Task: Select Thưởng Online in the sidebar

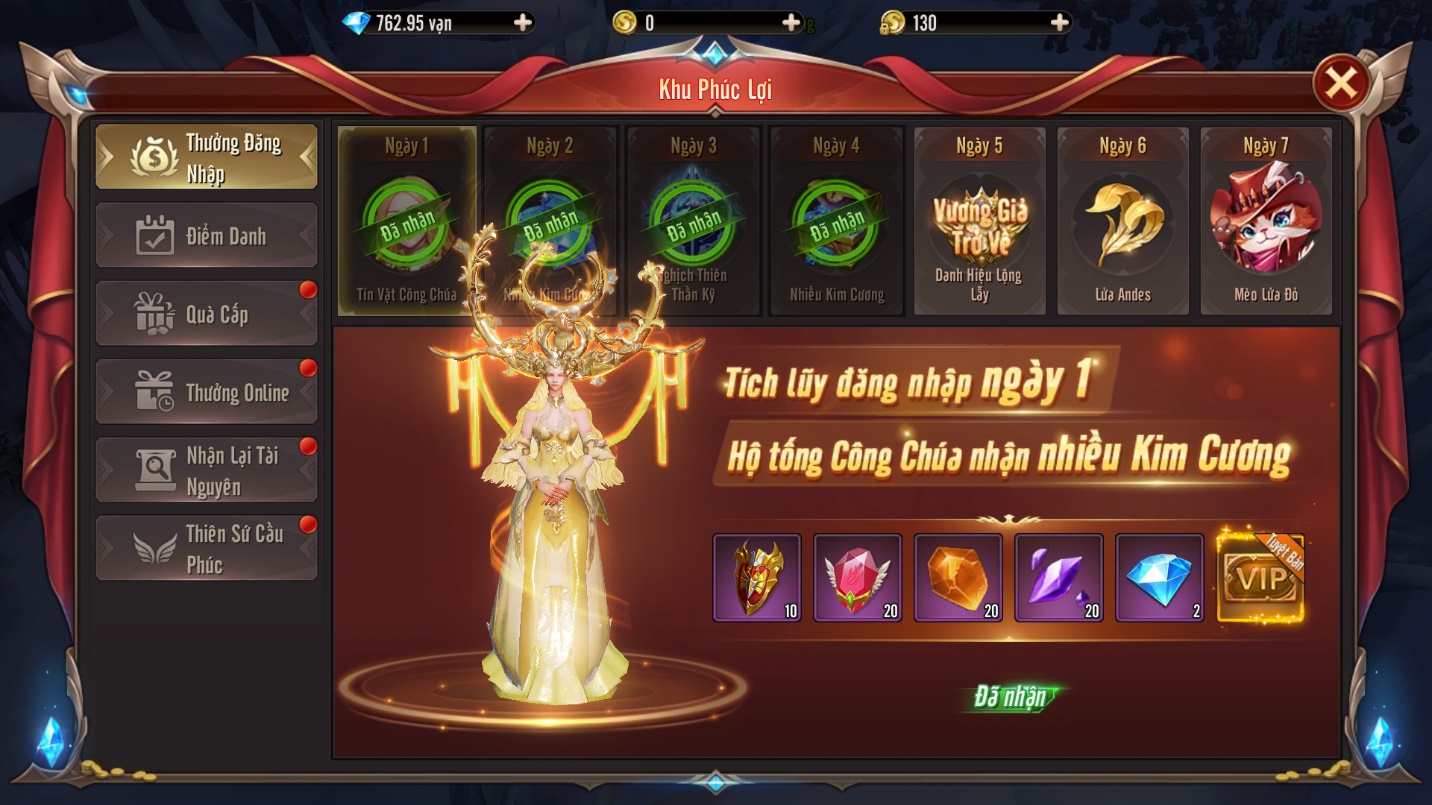Action: pyautogui.click(x=206, y=391)
